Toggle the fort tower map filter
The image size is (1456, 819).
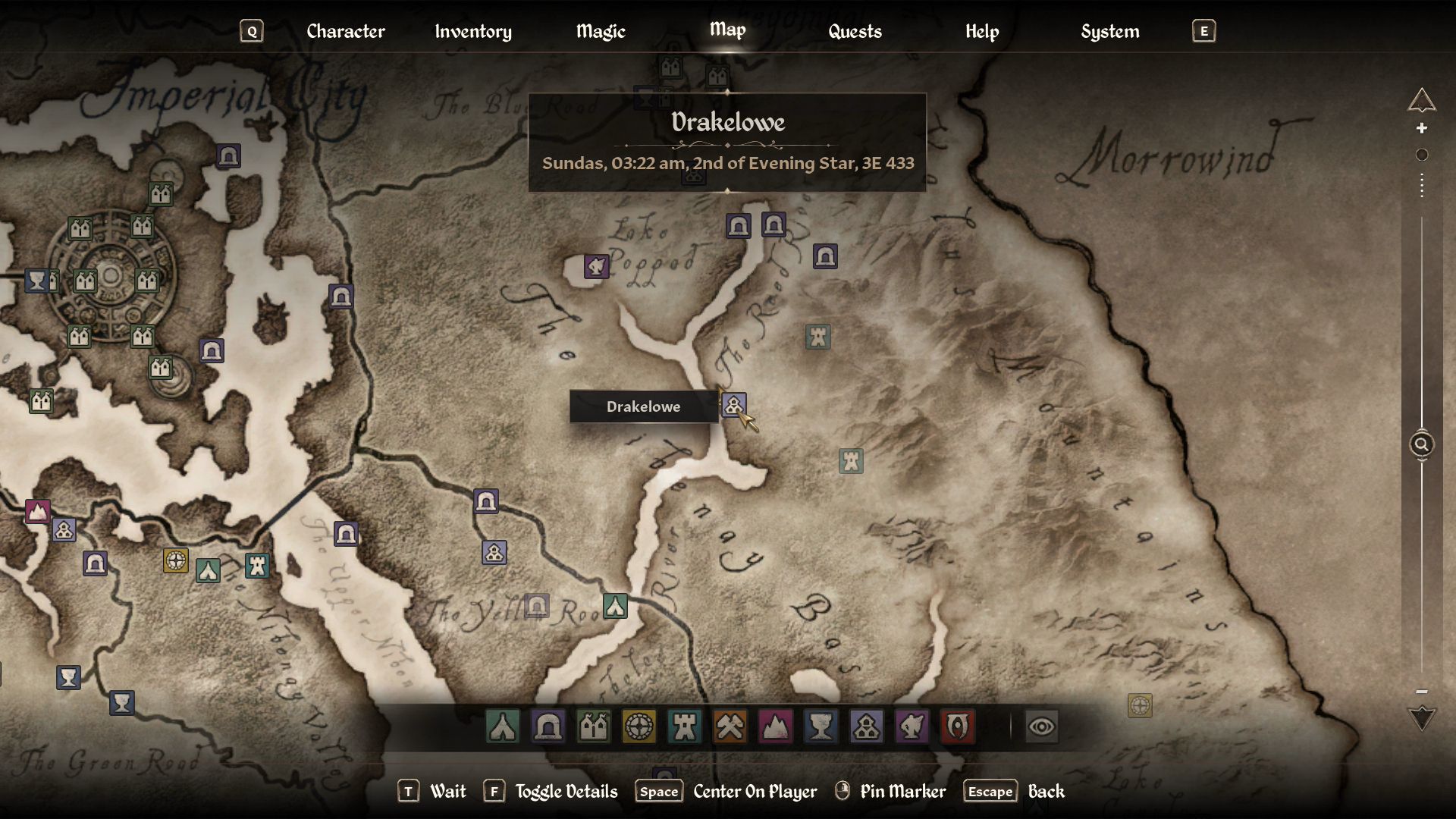684,726
